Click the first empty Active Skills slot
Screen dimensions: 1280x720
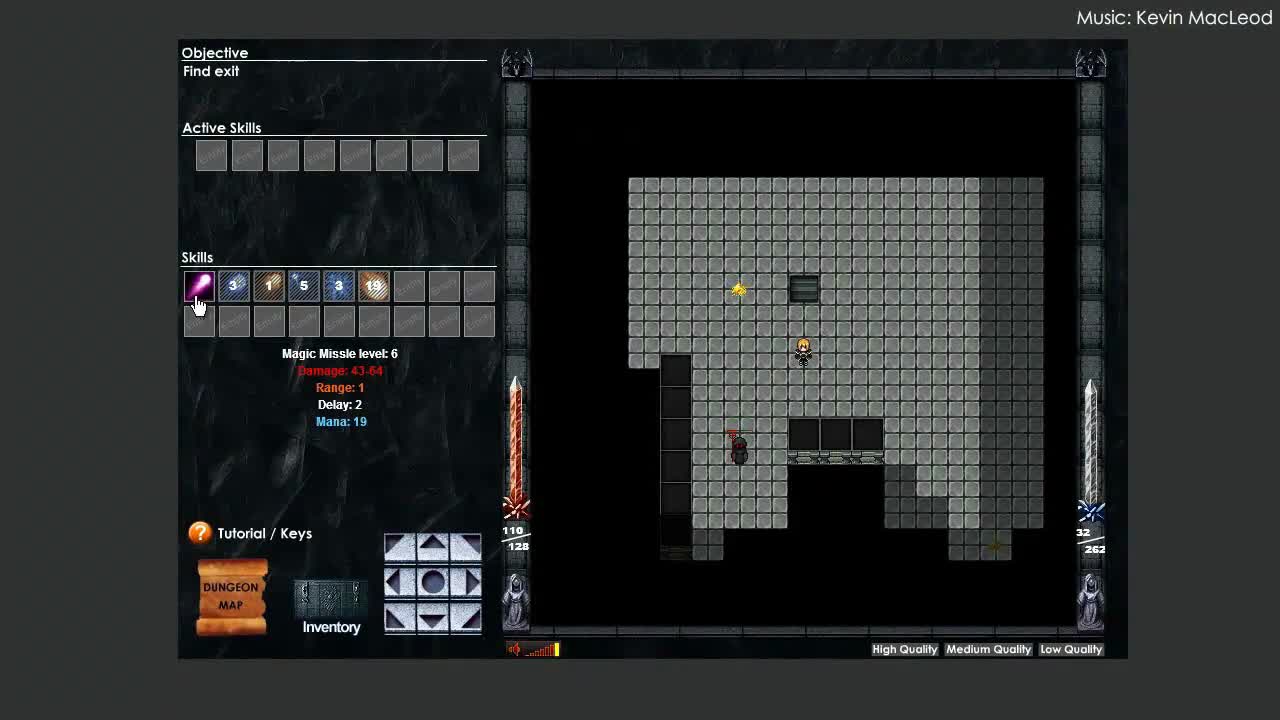click(210, 154)
